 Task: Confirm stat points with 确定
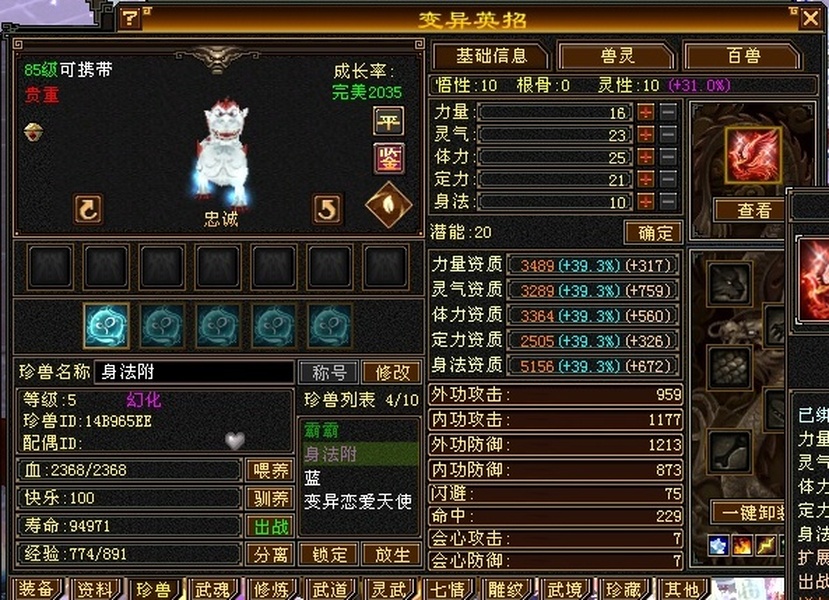pyautogui.click(x=654, y=233)
